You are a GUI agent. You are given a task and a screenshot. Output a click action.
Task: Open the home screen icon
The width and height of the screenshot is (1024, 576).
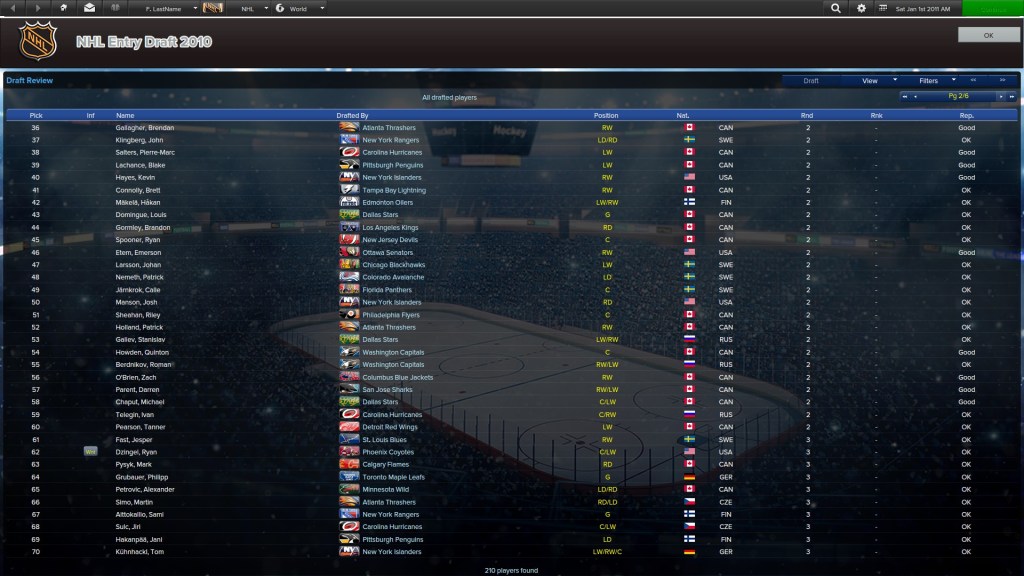point(64,8)
